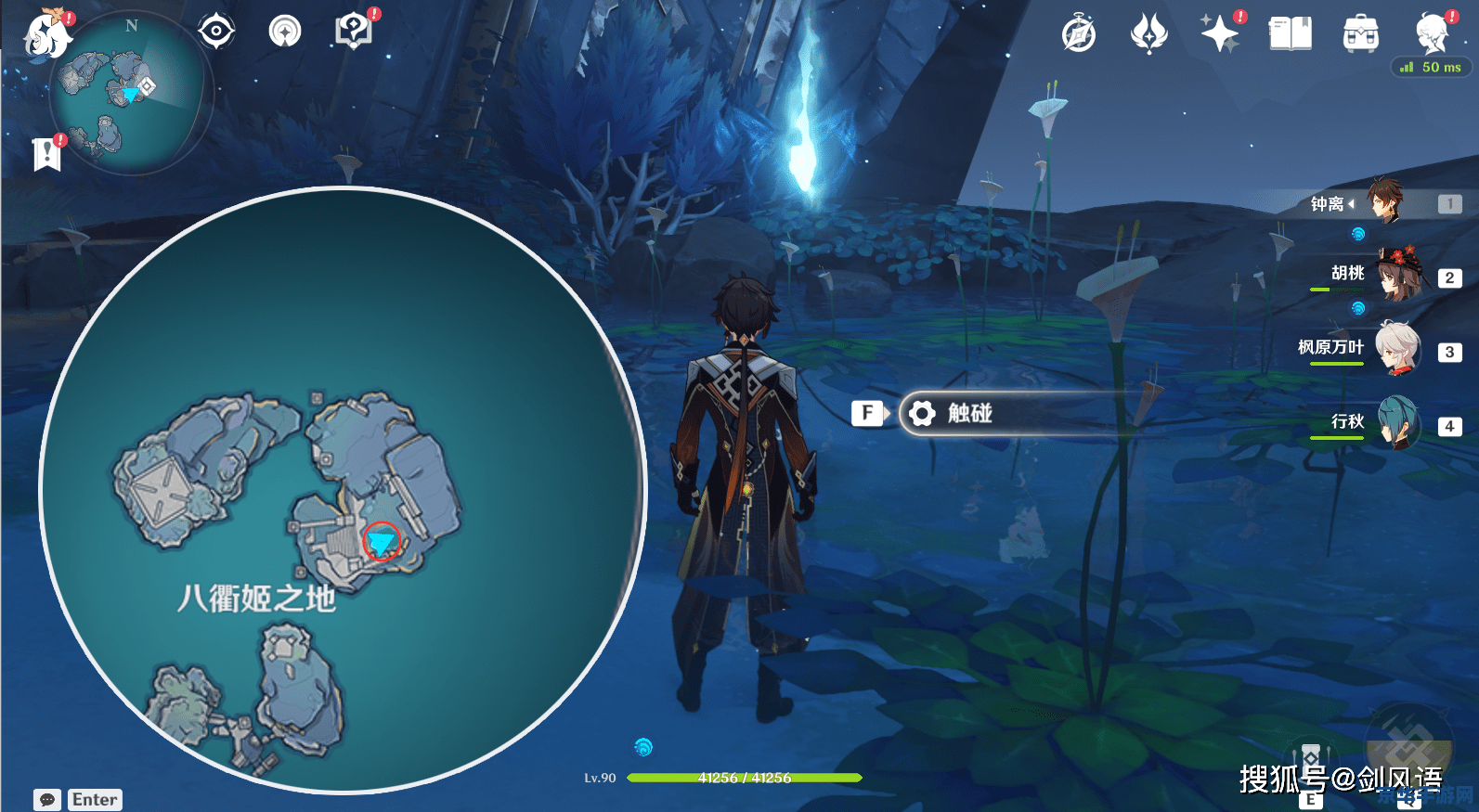Viewport: 1479px width, 812px height.
Task: Open the quest navigation eye icon
Action: click(x=216, y=32)
